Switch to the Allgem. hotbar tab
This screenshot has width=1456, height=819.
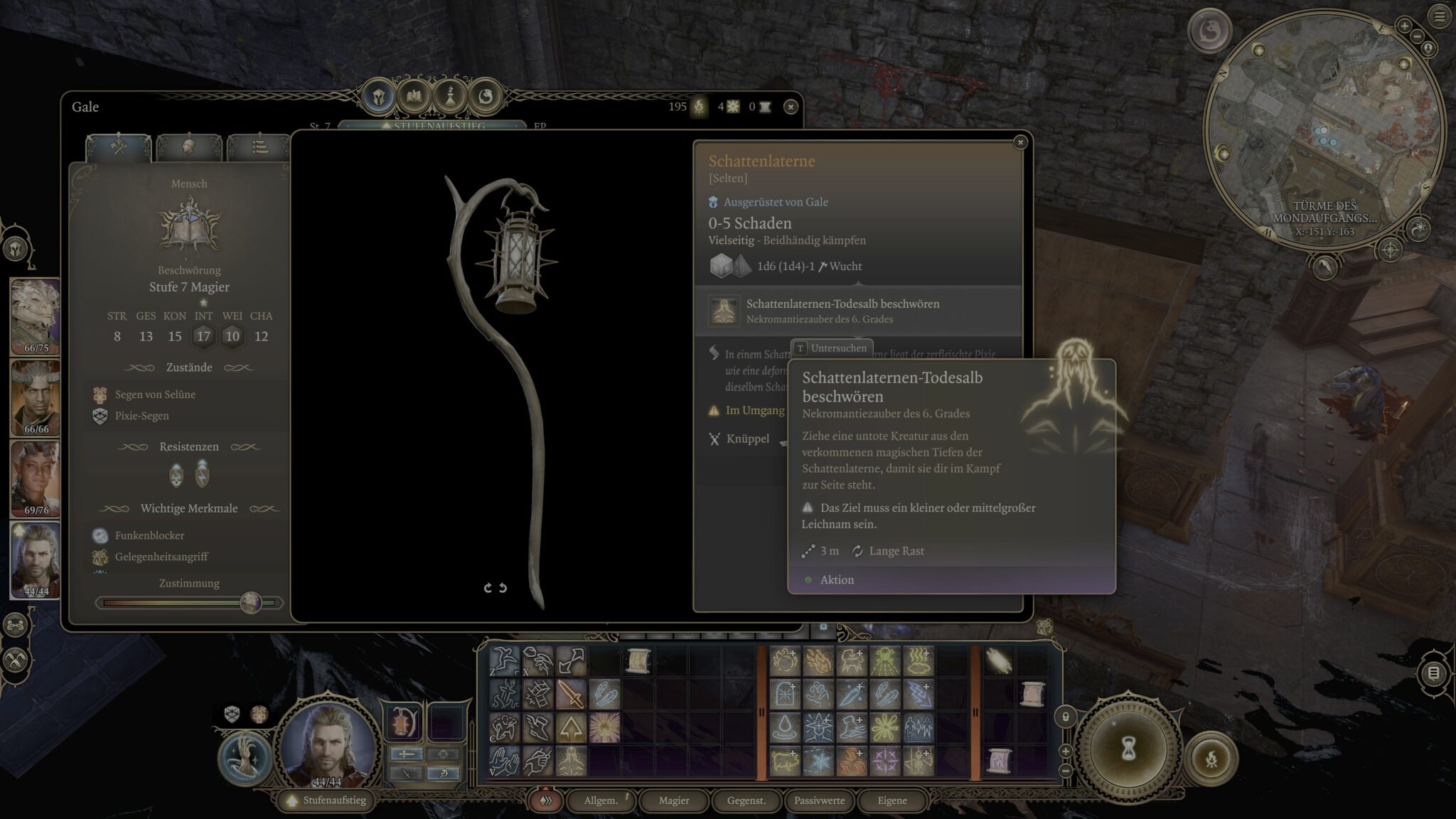601,801
